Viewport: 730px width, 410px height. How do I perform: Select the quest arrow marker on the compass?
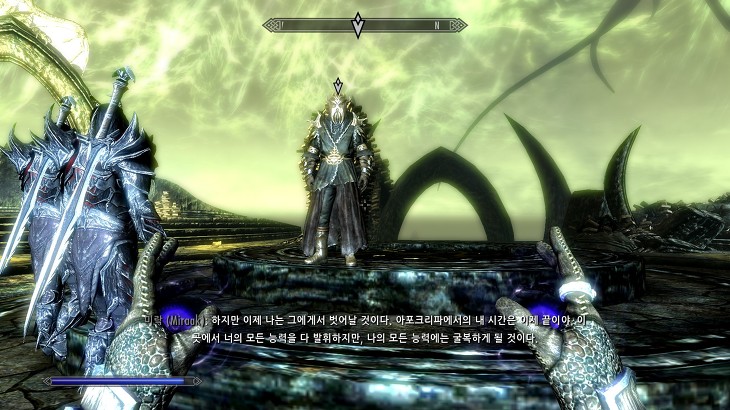pos(358,25)
